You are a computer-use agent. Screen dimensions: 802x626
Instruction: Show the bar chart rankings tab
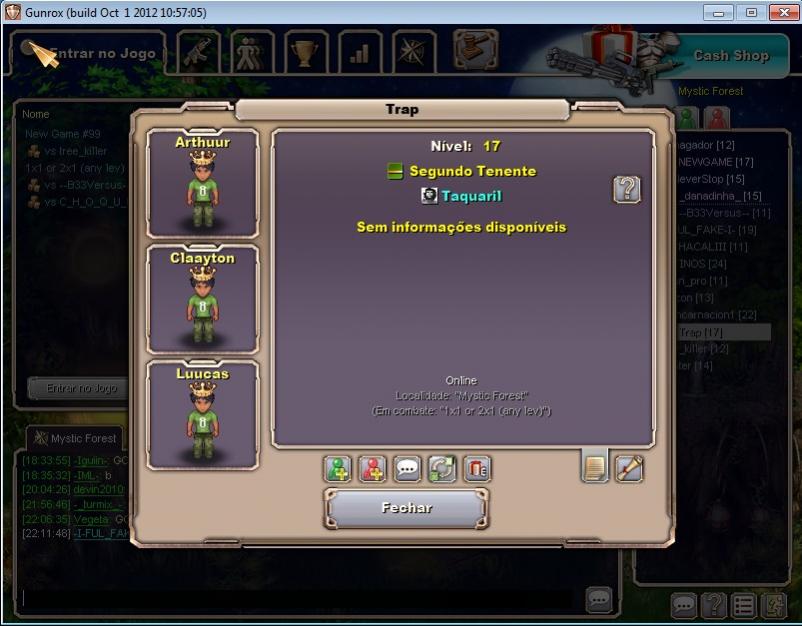coord(360,53)
